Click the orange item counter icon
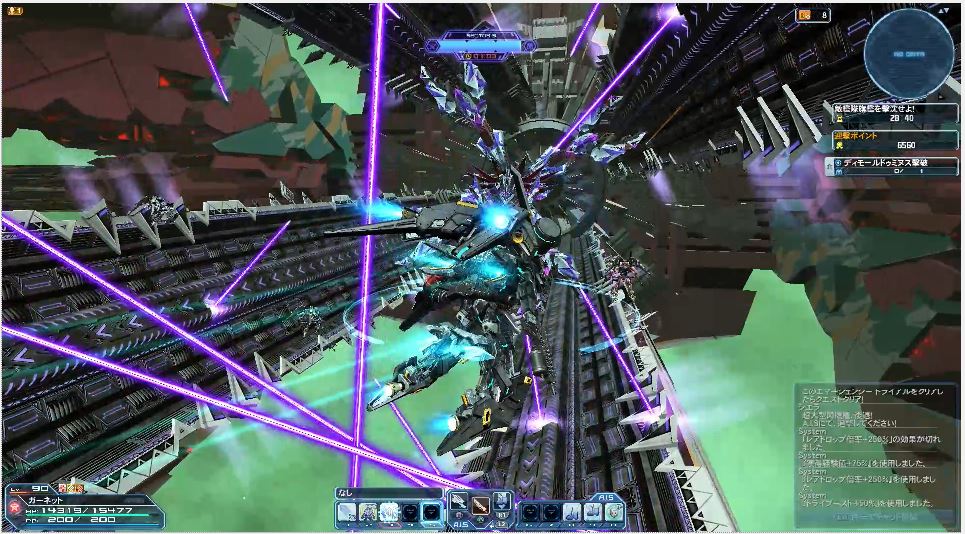The height and width of the screenshot is (534, 965). [x=805, y=15]
